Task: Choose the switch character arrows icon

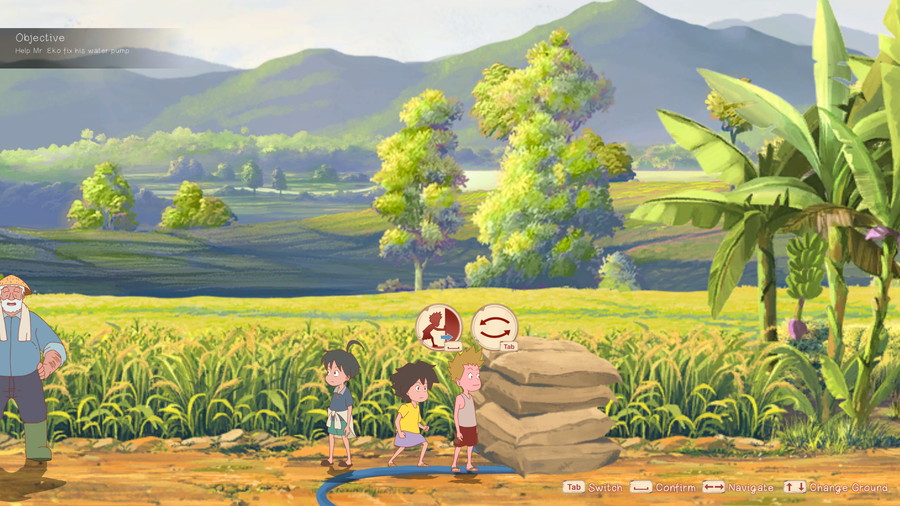Action: click(x=494, y=326)
